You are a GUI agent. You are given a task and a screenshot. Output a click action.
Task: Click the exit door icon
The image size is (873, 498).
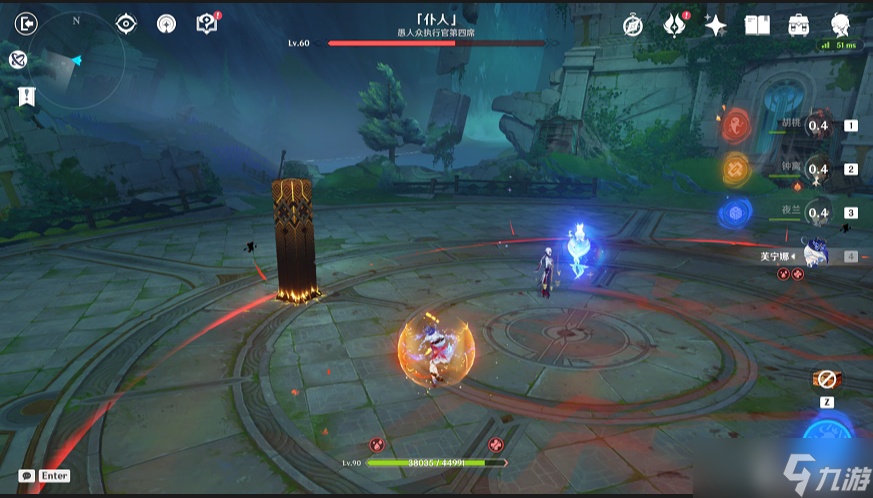27,22
